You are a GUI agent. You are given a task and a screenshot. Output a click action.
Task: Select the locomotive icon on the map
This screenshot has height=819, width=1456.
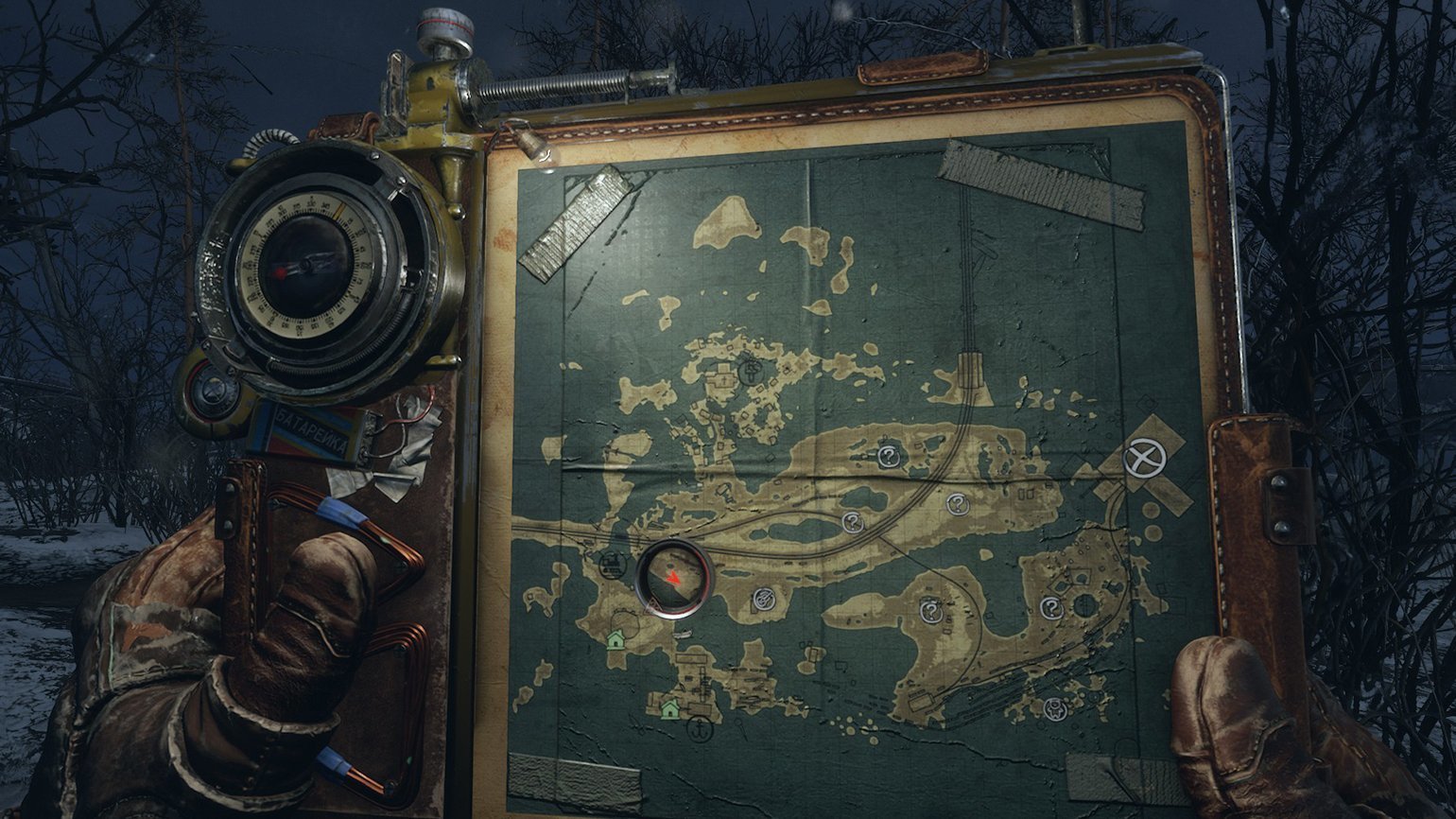pos(614,565)
